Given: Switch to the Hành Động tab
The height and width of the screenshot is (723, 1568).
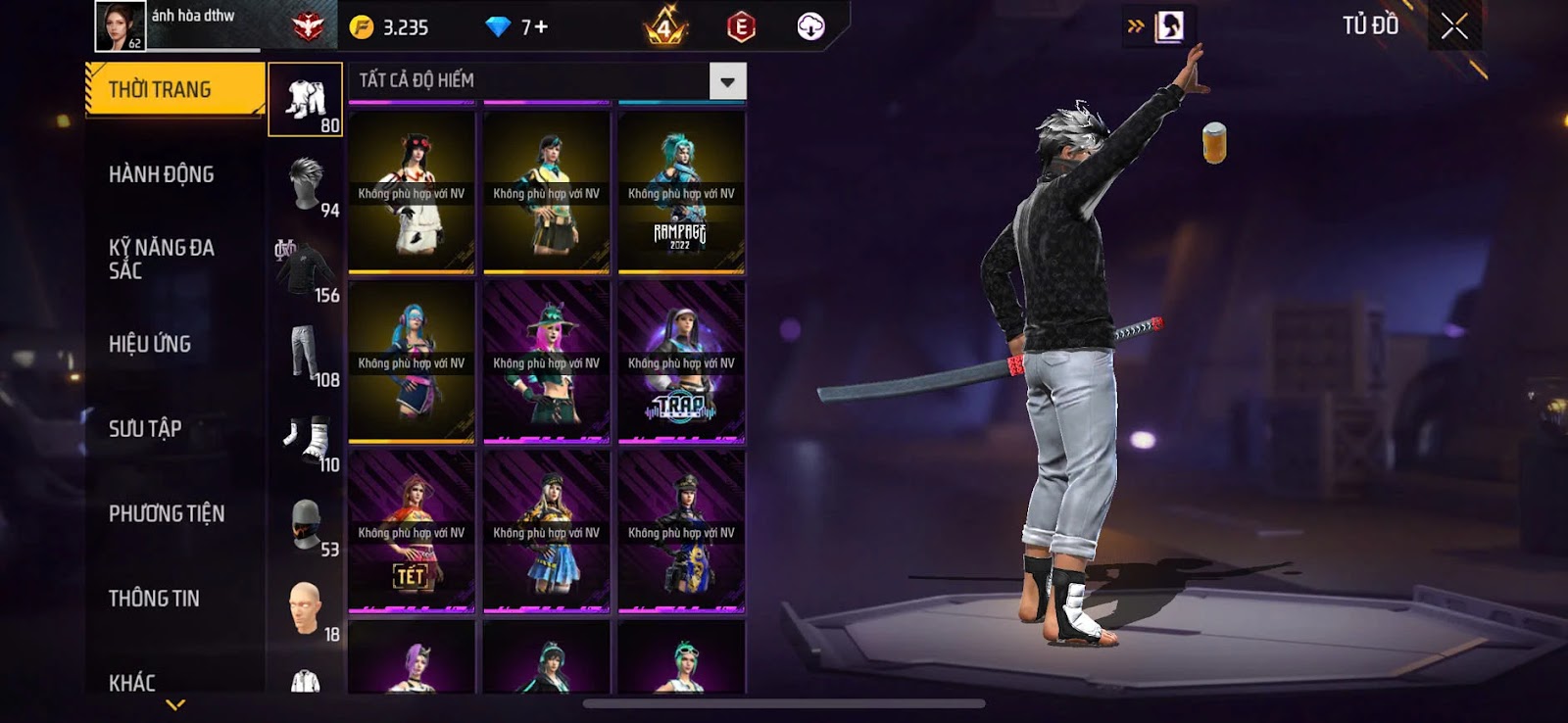Looking at the screenshot, I should point(162,174).
